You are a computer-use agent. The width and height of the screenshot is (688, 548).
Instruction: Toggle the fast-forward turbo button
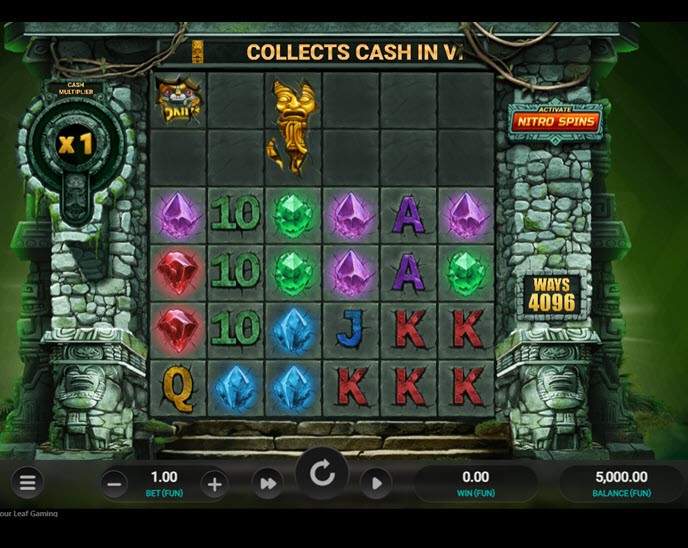(267, 484)
